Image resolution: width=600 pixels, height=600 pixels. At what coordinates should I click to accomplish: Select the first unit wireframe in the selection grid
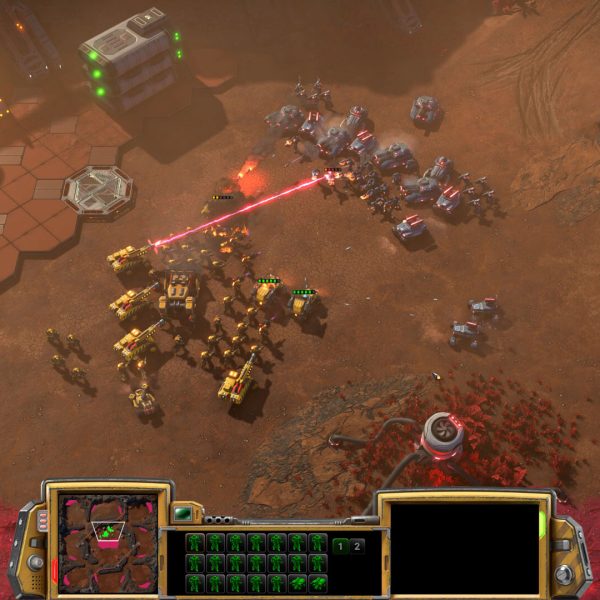(x=195, y=543)
